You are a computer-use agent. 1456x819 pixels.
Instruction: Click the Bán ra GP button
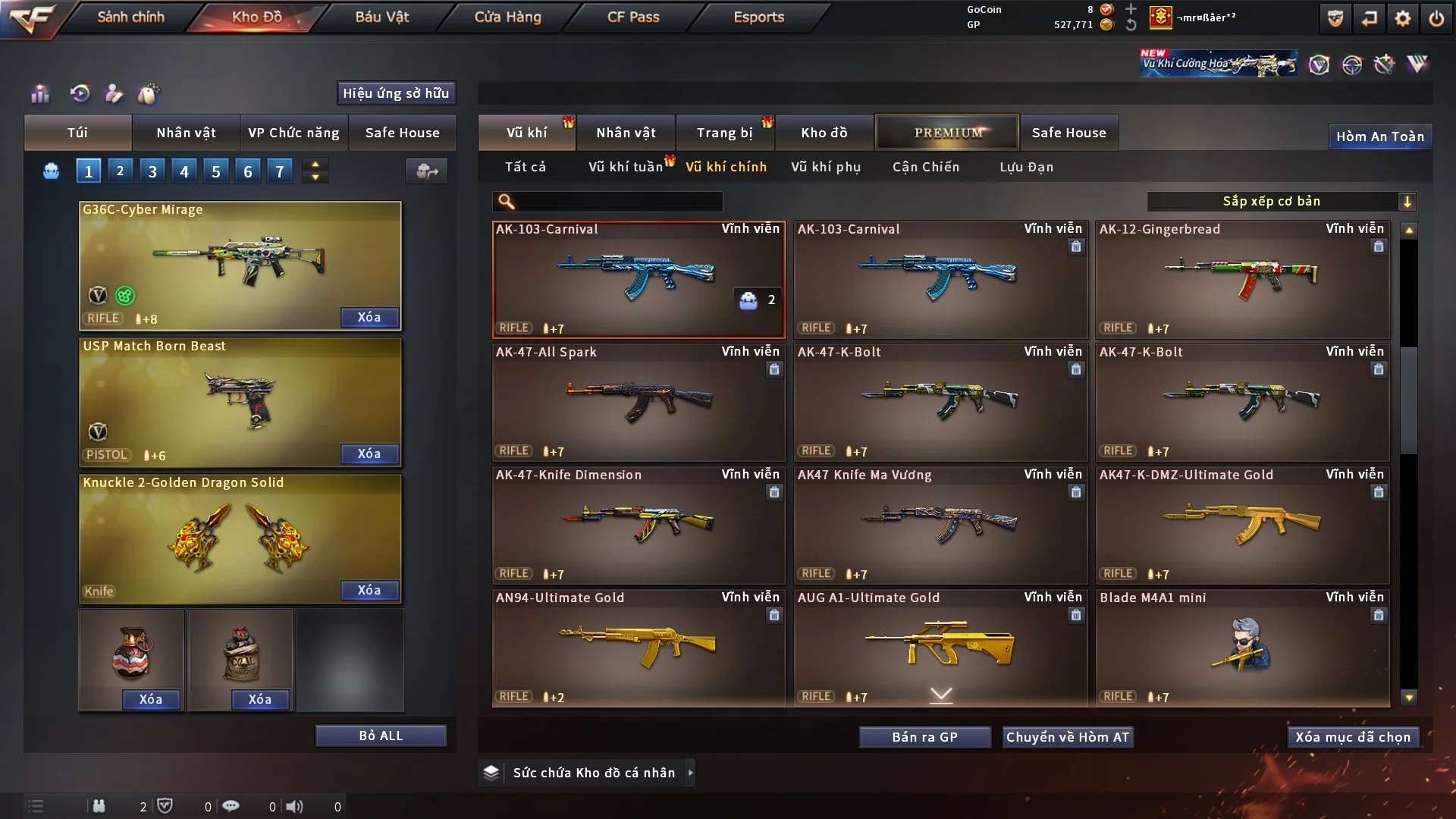[x=924, y=737]
